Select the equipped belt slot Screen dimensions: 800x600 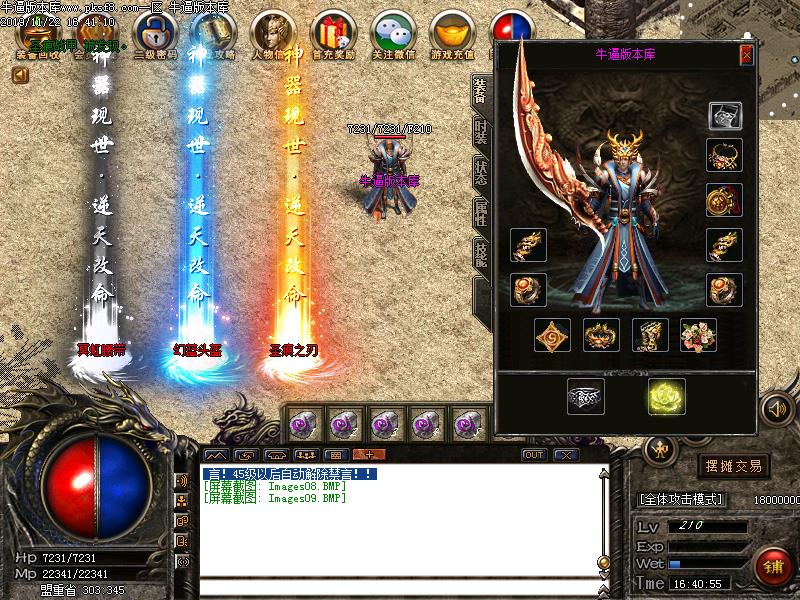pos(601,335)
